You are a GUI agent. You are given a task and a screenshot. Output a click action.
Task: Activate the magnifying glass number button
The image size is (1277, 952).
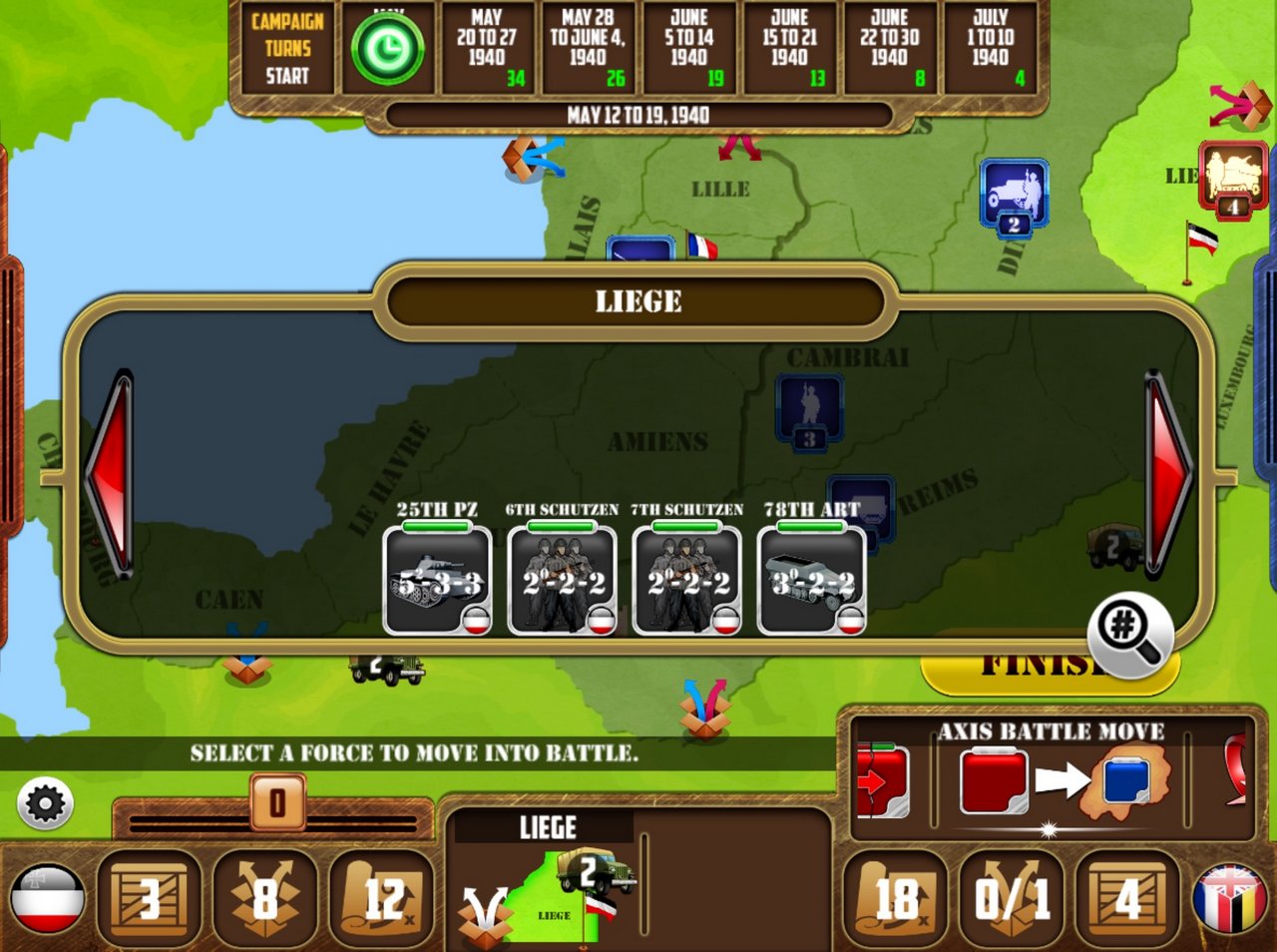(1130, 634)
